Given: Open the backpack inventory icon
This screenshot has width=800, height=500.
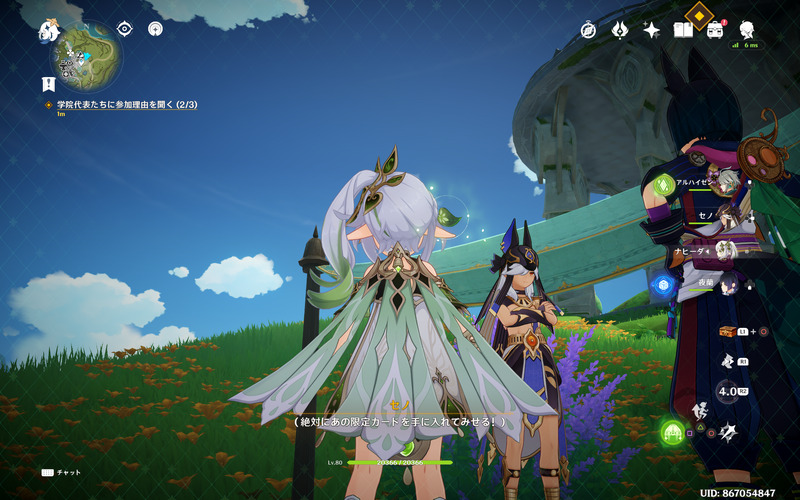Looking at the screenshot, I should tap(715, 30).
